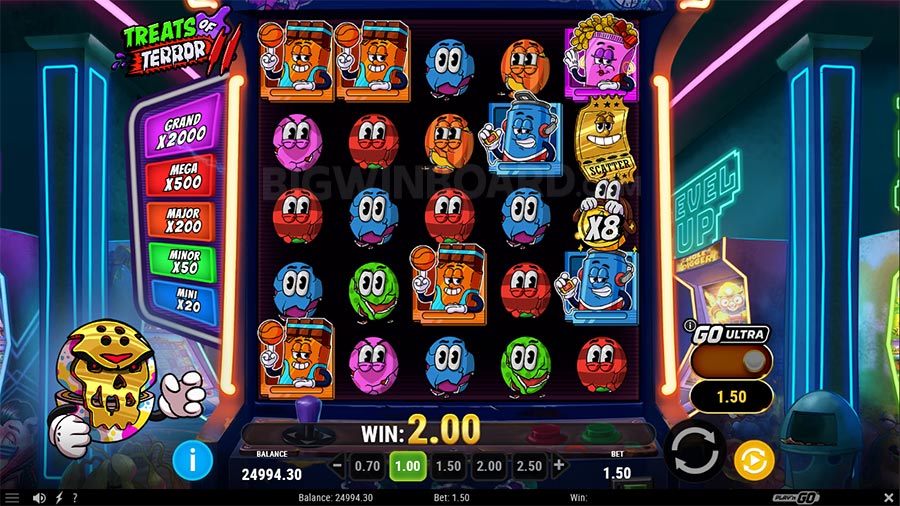Select the 0.70 bet value
Image resolution: width=900 pixels, height=506 pixels.
(367, 465)
